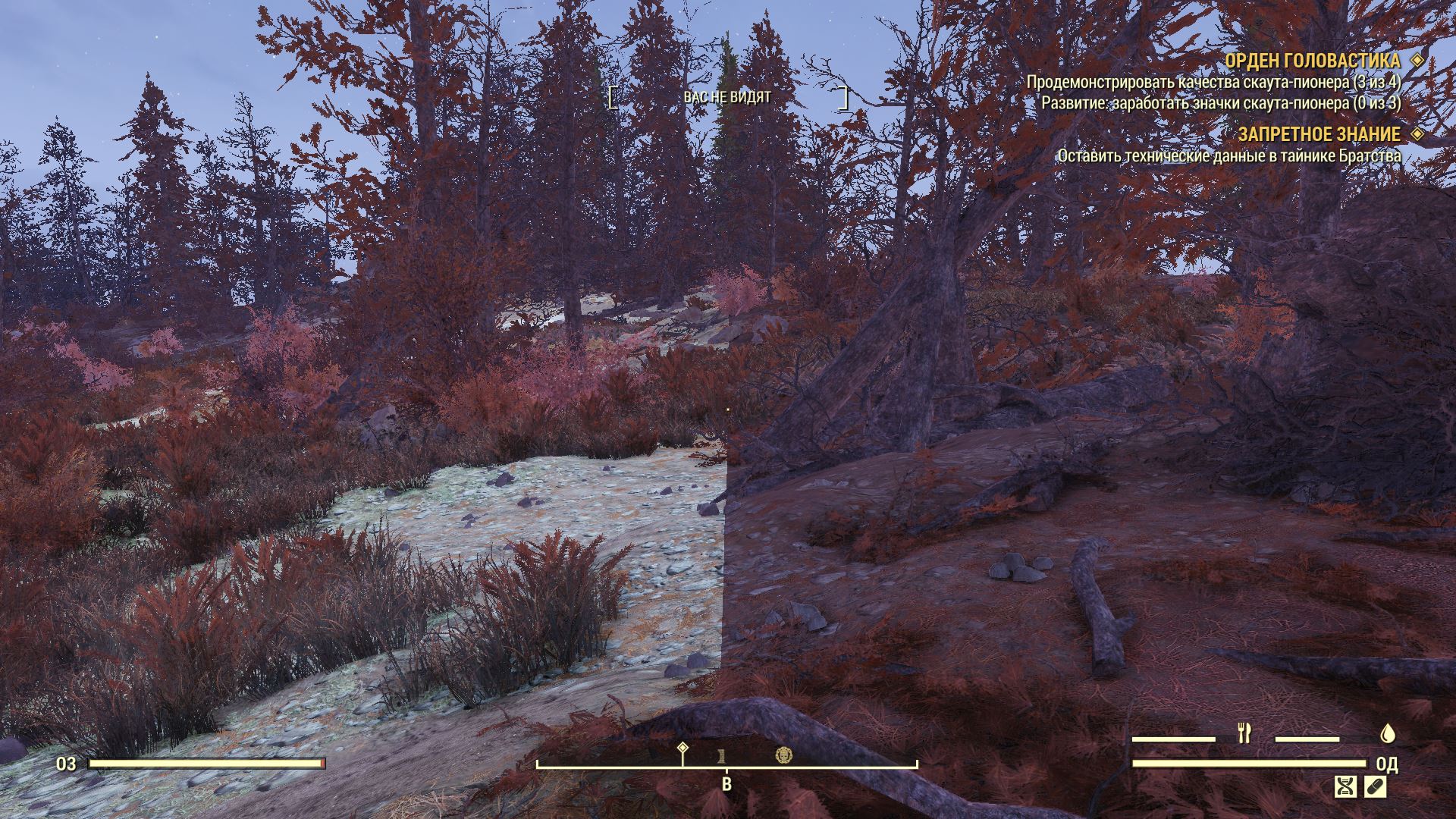Select the DNA mutation status icon
This screenshot has height=819, width=1456.
[1345, 786]
